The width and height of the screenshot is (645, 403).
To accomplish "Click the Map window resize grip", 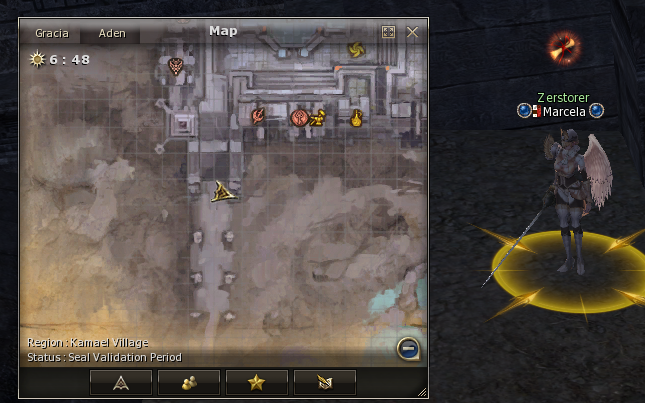I will (x=422, y=391).
